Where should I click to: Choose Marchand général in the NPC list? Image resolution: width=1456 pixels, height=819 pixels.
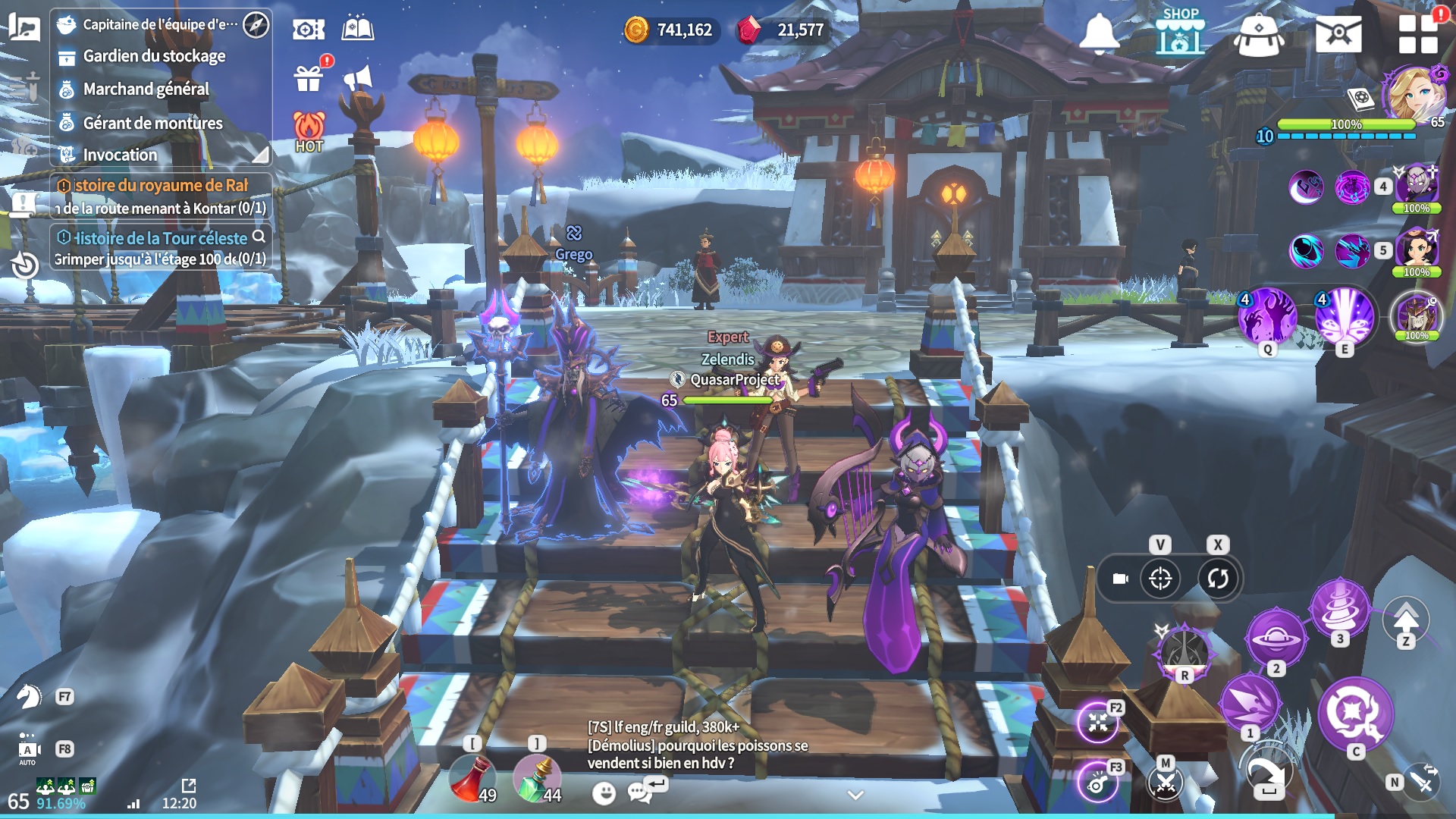[x=146, y=89]
